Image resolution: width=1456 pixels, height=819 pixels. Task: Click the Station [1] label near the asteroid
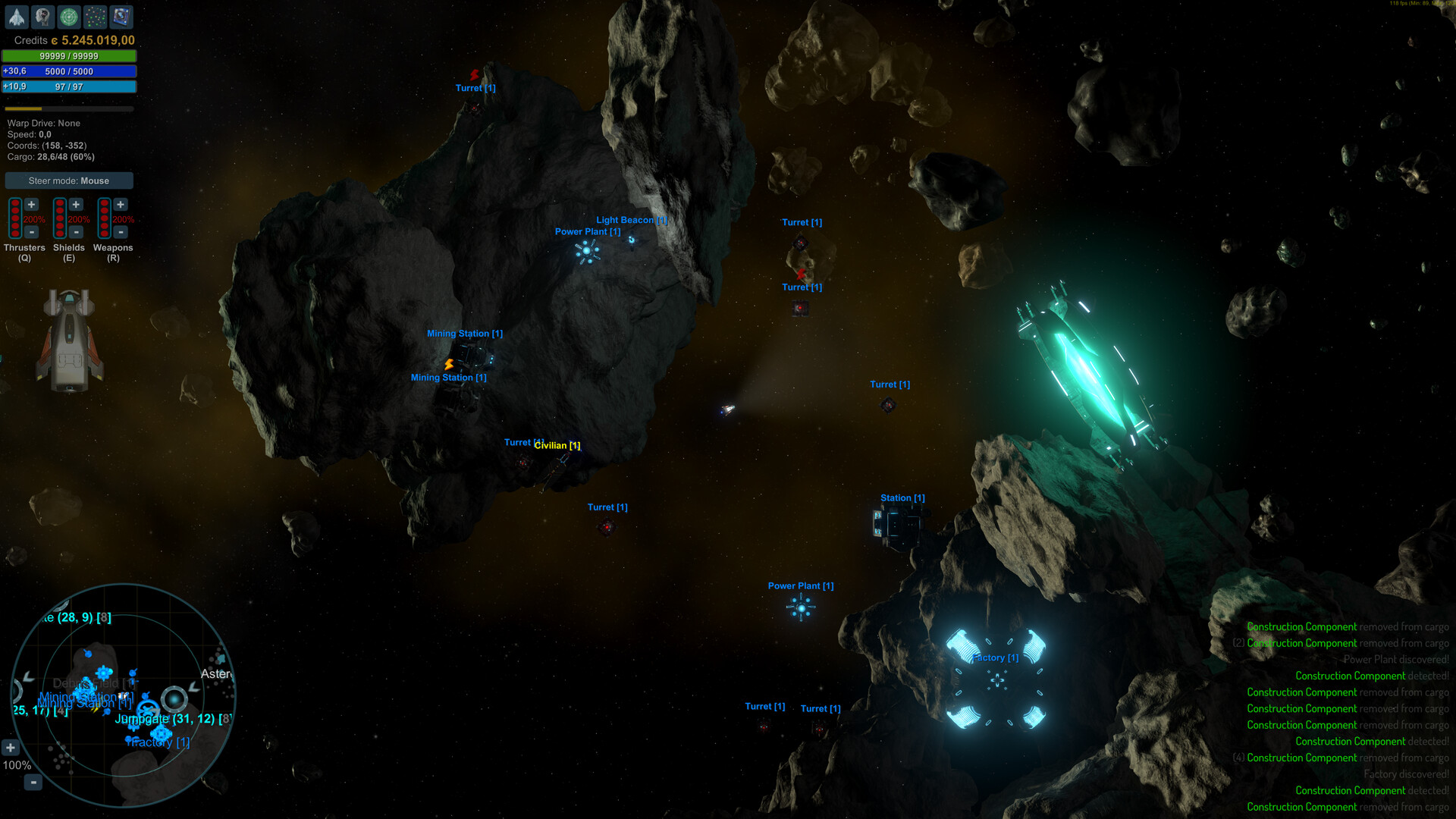902,497
